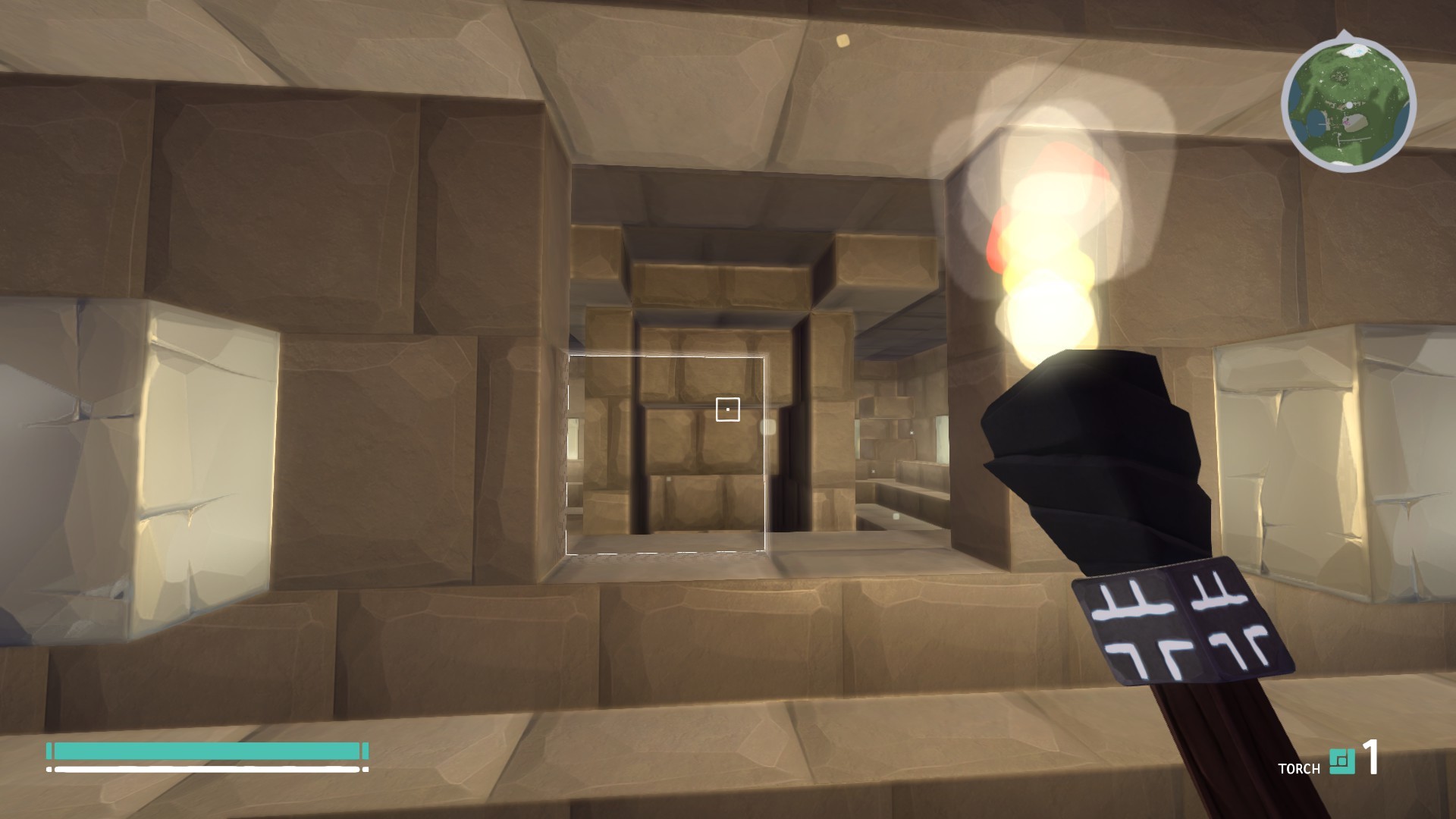This screenshot has height=819, width=1456.
Task: Select the Torch item slot icon
Action: coord(1341,762)
